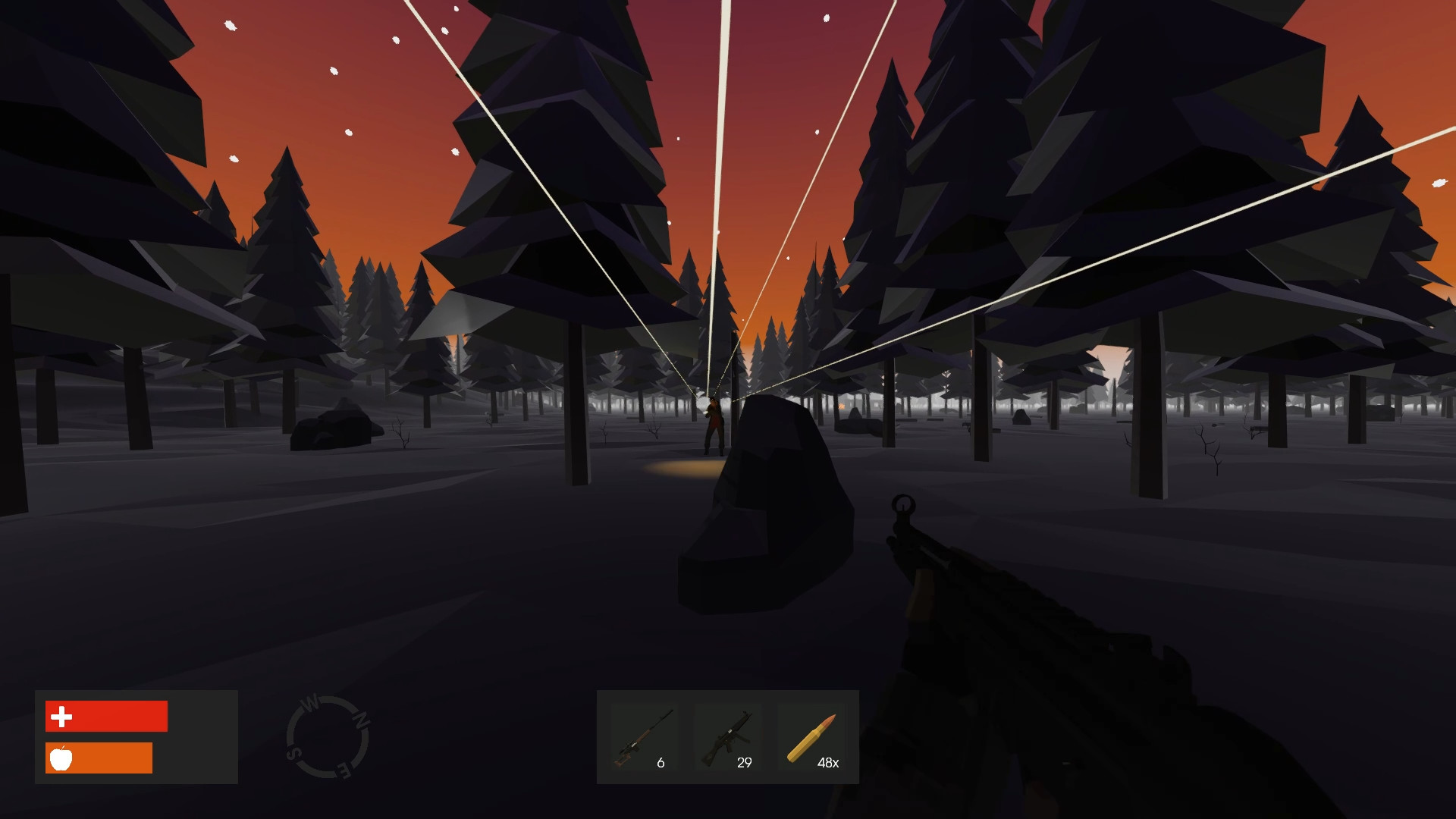The image size is (1456, 819).
Task: Click the compass ring widget
Action: click(329, 732)
